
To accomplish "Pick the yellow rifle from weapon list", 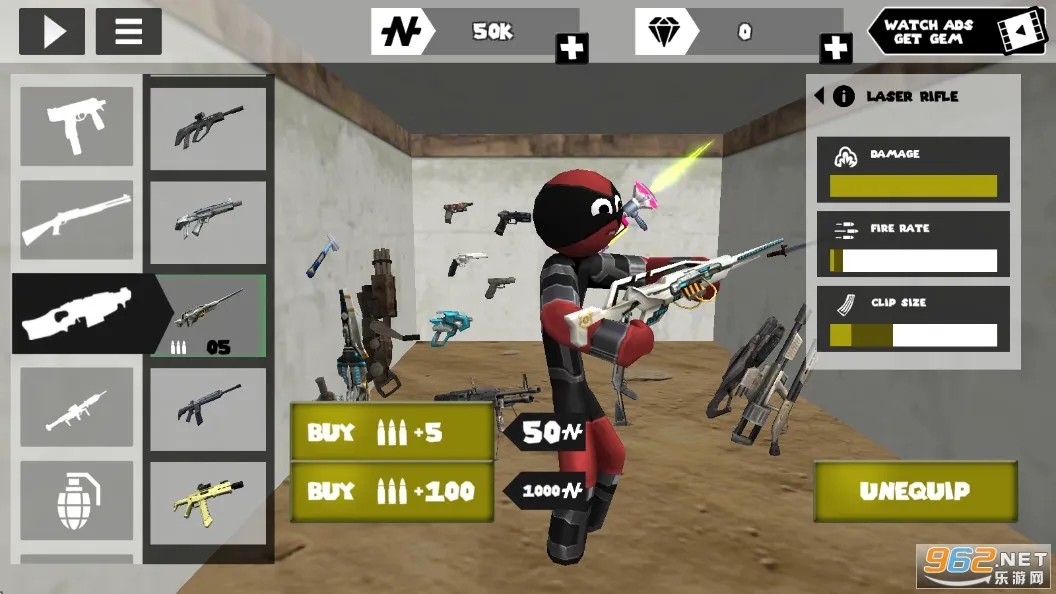I will 208,503.
